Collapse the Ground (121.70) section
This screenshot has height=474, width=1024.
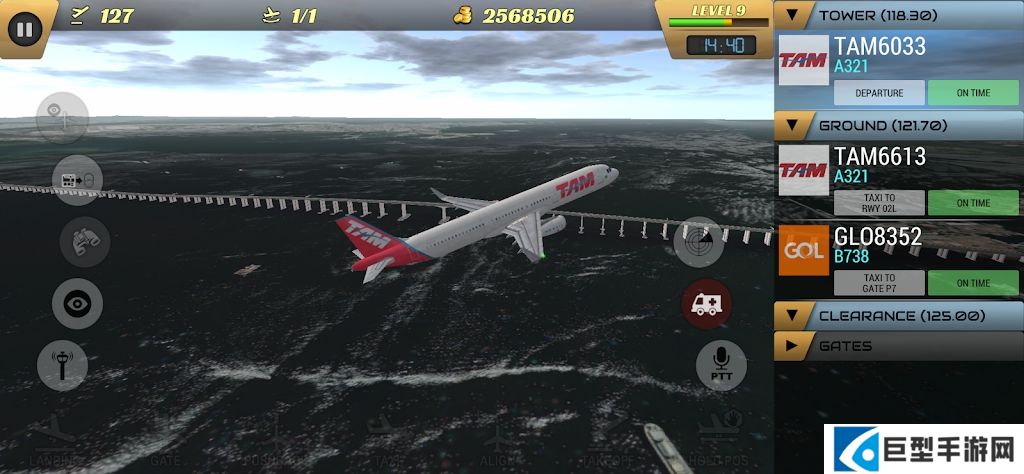tap(794, 126)
